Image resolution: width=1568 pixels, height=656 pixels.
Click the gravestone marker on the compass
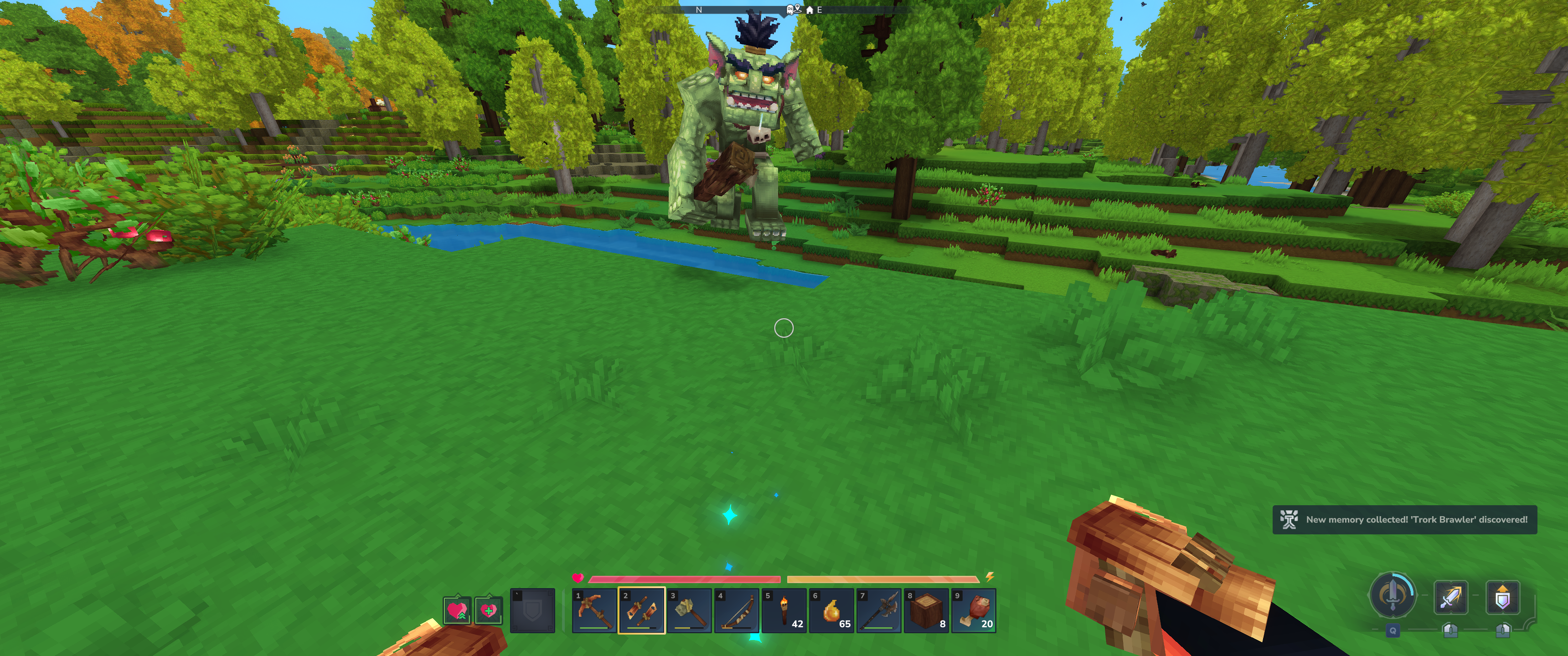(790, 10)
